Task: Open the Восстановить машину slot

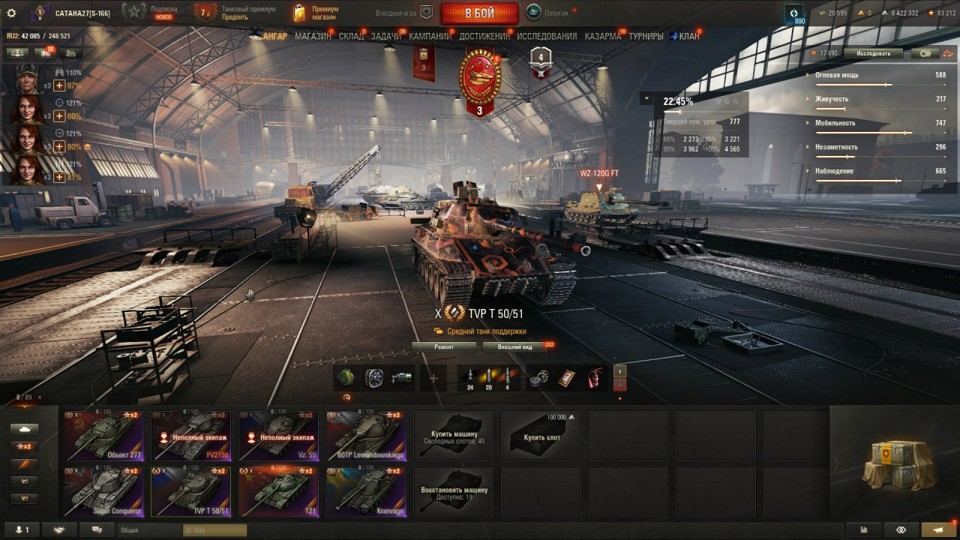Action: tap(453, 492)
